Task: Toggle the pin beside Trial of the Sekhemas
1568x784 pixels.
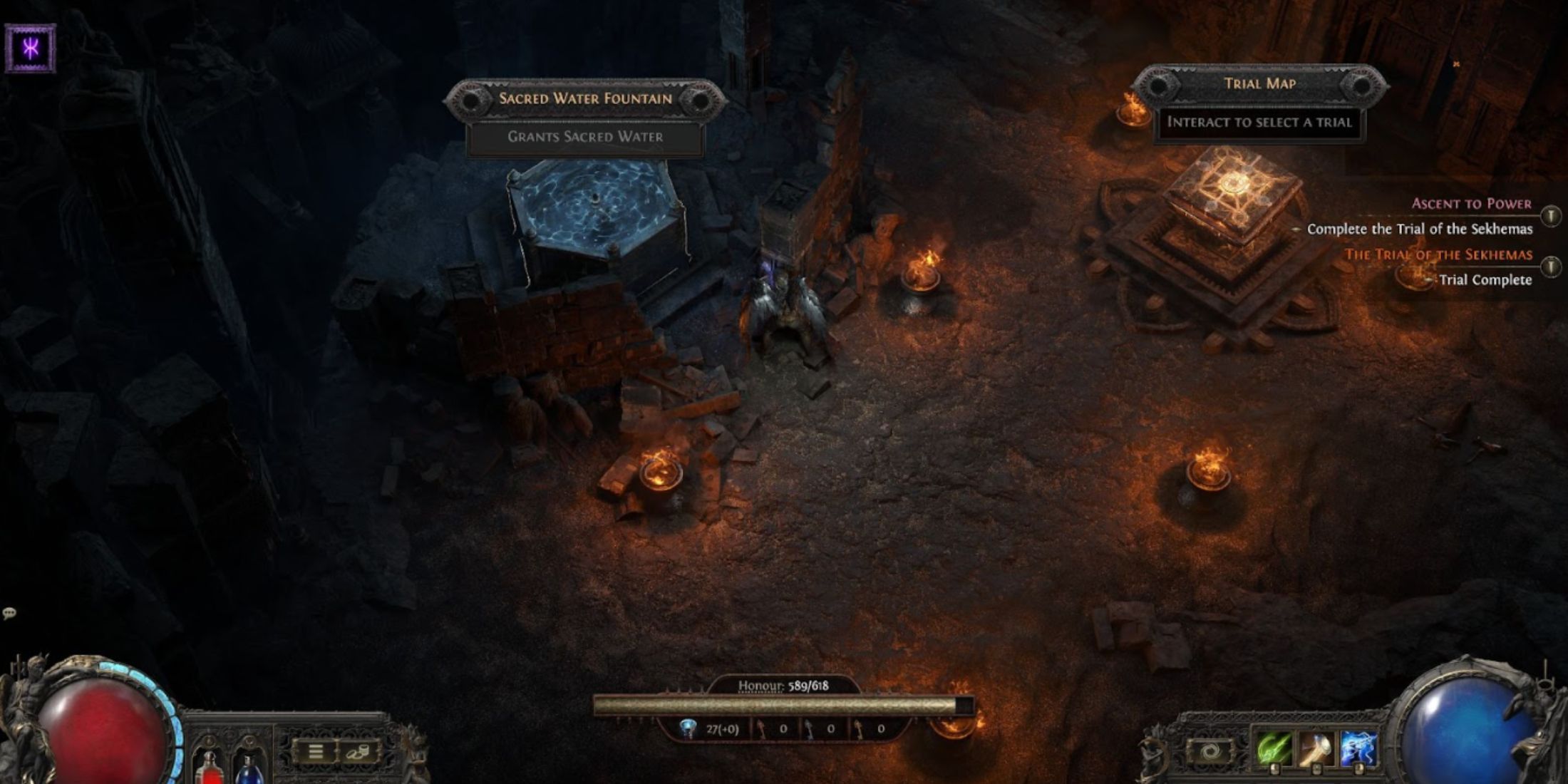Action: click(1550, 267)
